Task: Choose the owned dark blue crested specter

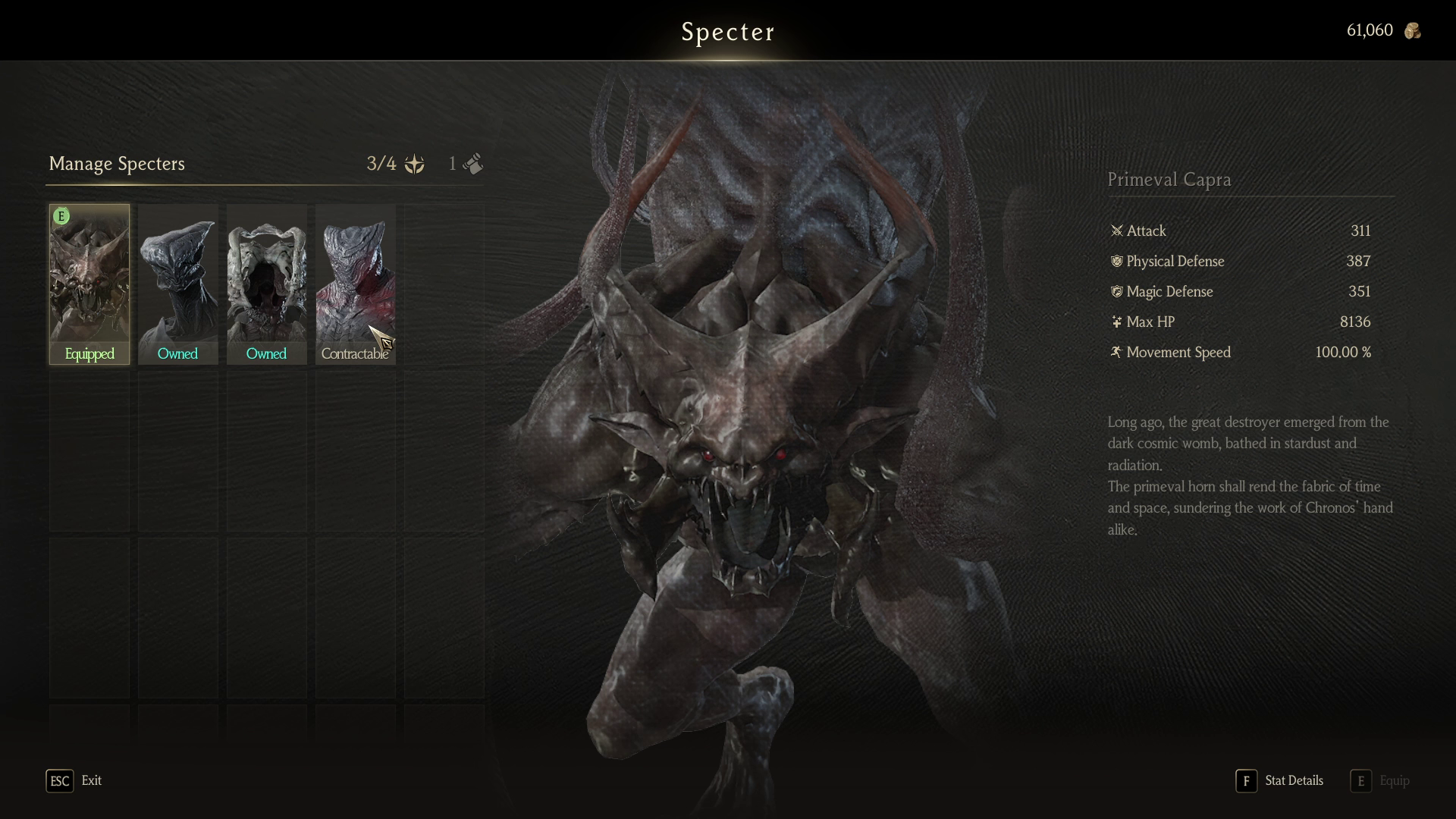Action: coord(177,284)
